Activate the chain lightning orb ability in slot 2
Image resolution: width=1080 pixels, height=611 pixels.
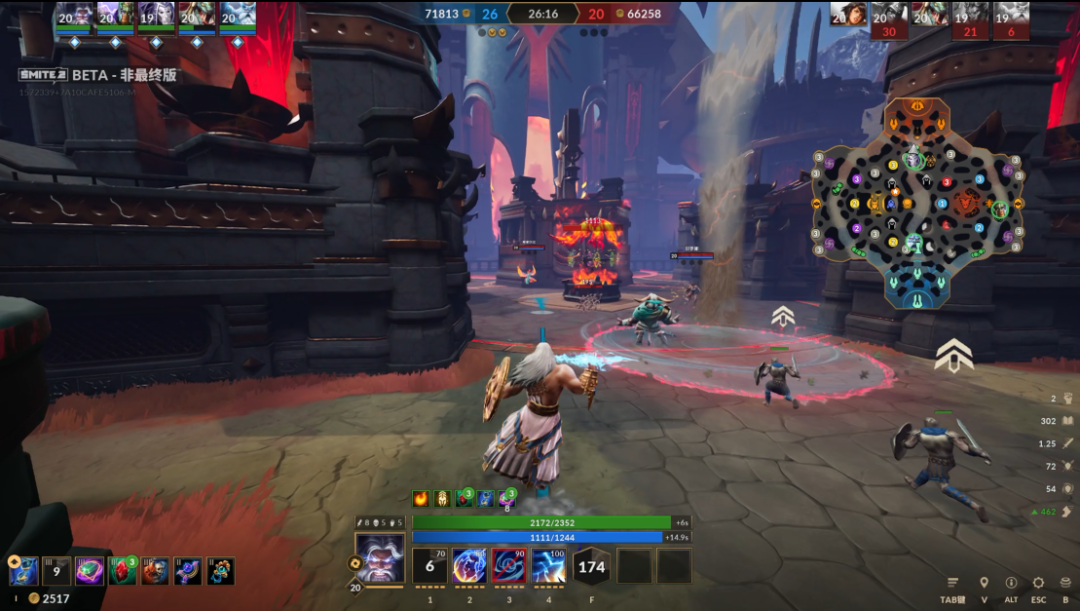(469, 566)
